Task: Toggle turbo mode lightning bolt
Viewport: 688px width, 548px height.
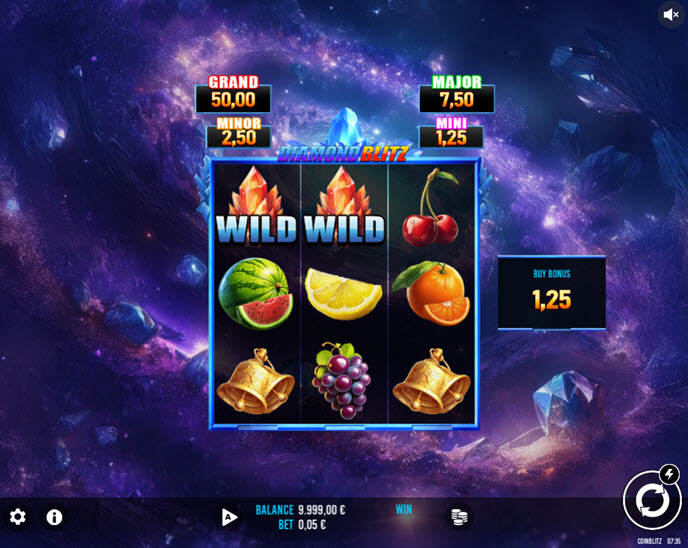Action: [x=669, y=474]
